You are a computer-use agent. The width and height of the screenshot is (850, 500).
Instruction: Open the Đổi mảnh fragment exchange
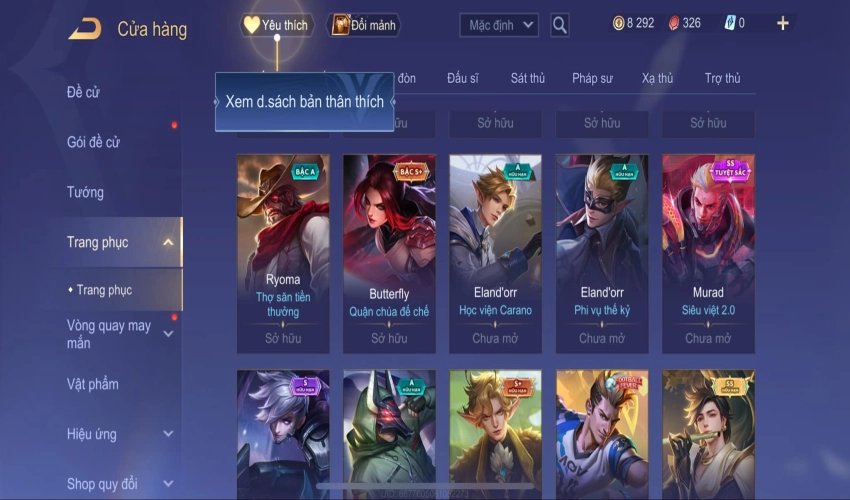click(x=364, y=25)
